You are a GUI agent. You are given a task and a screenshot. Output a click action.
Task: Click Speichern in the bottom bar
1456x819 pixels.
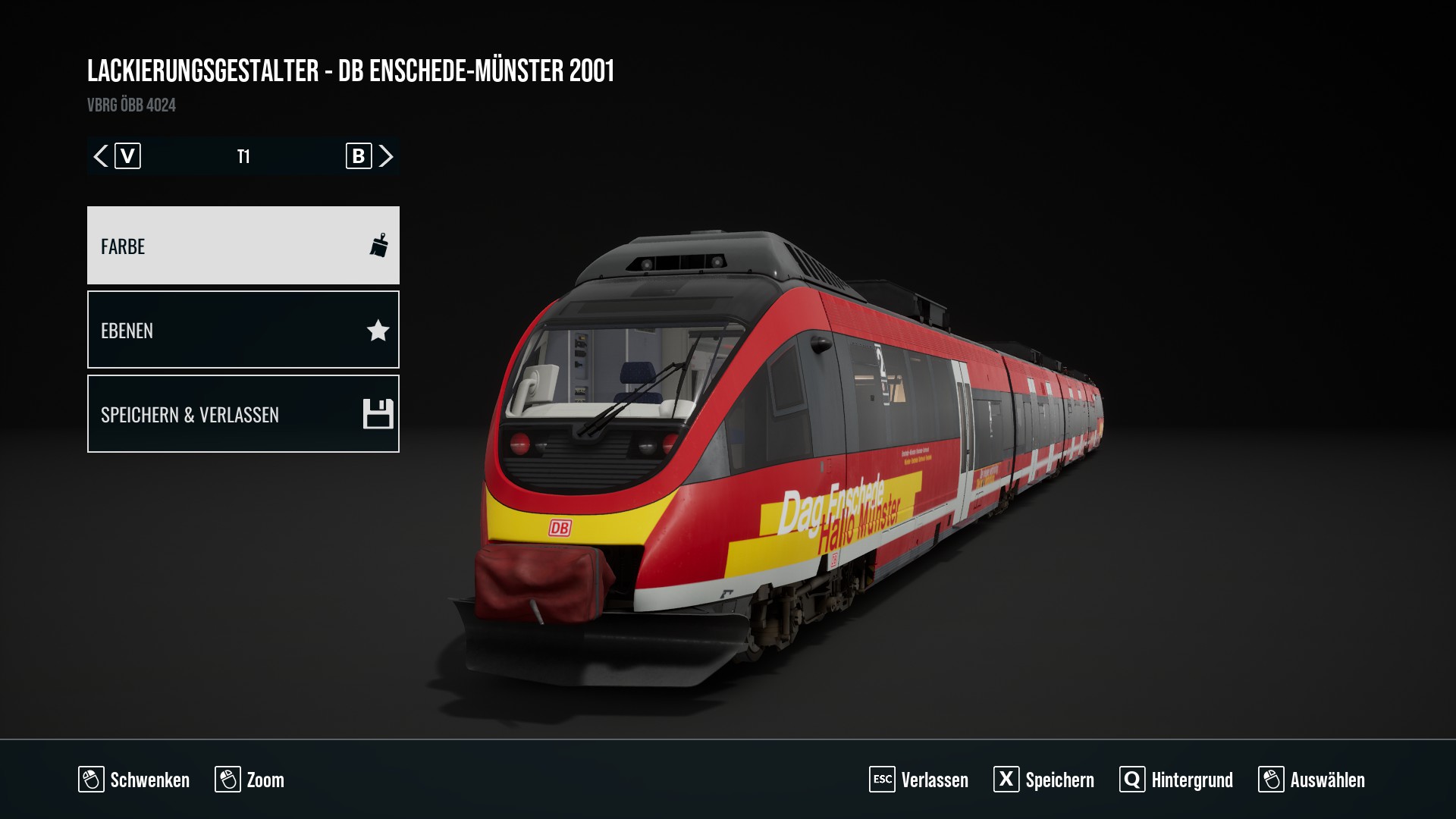click(1044, 780)
